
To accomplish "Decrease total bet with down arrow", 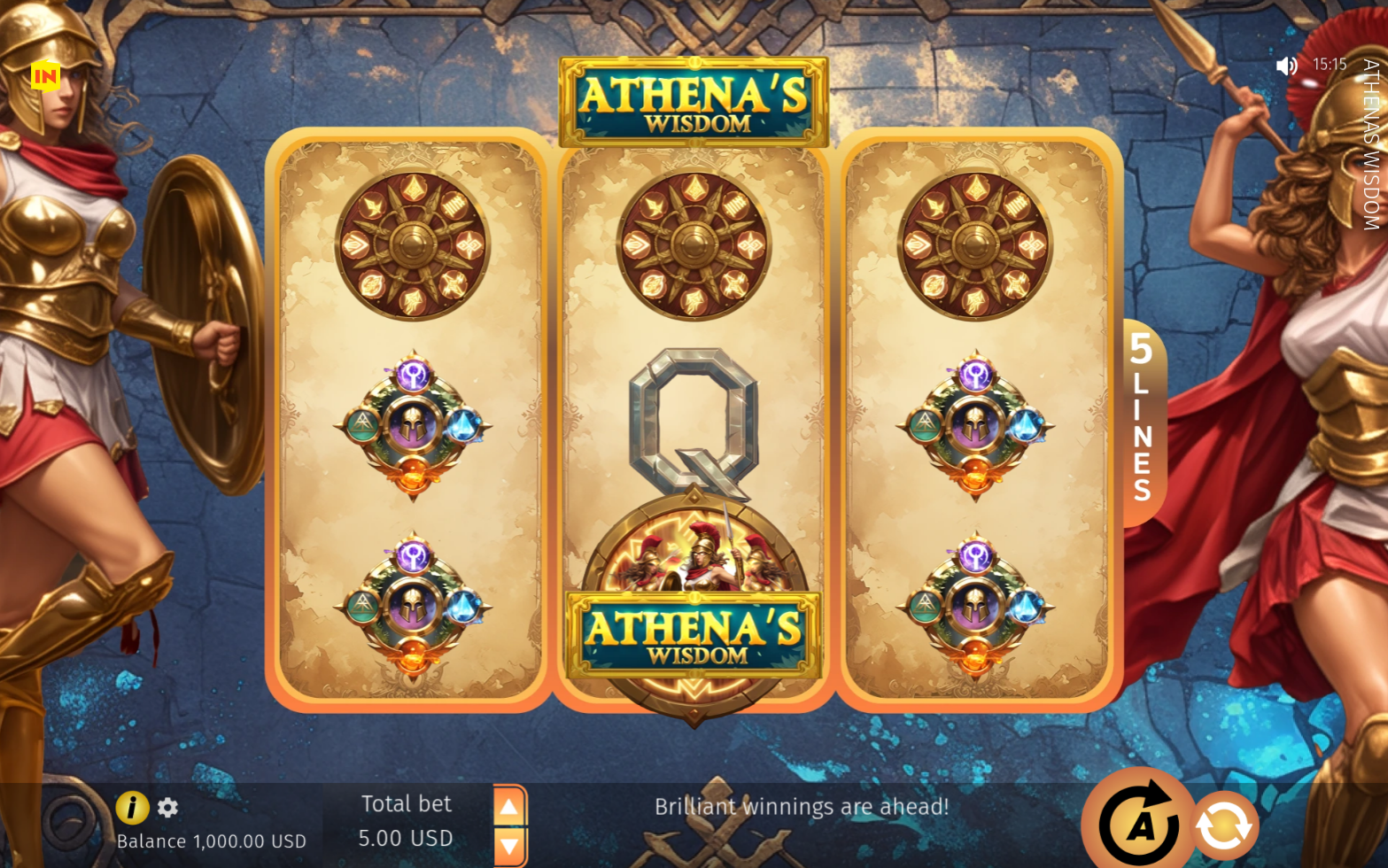I will pos(509,846).
